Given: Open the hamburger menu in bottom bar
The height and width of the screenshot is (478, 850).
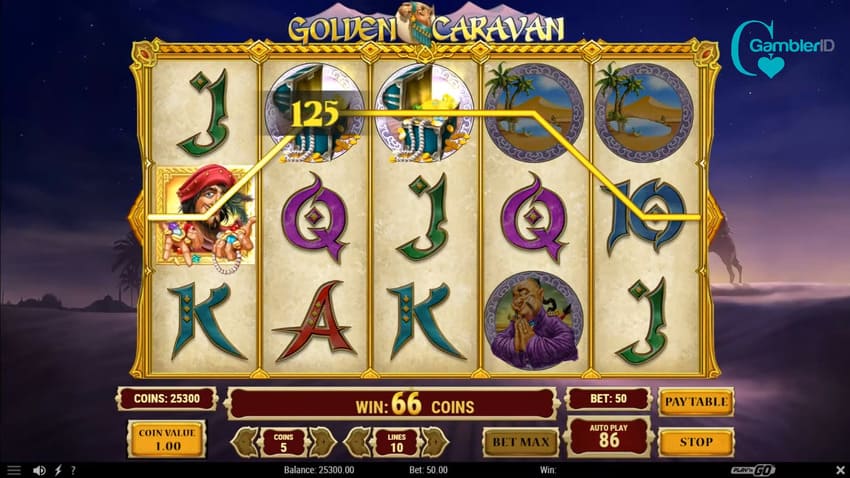Looking at the screenshot, I should tap(14, 469).
